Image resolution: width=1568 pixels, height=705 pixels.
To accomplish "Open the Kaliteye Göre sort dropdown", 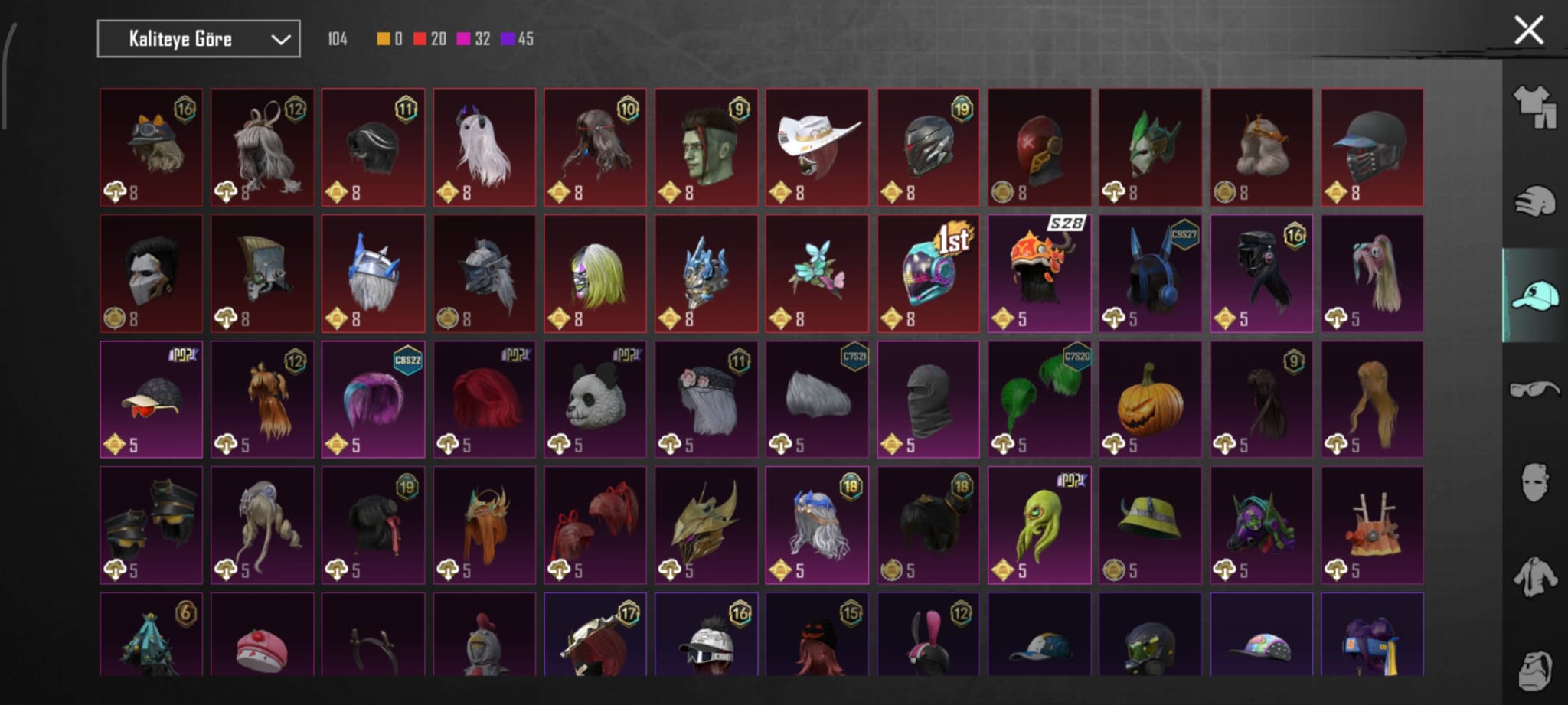I will [x=198, y=39].
